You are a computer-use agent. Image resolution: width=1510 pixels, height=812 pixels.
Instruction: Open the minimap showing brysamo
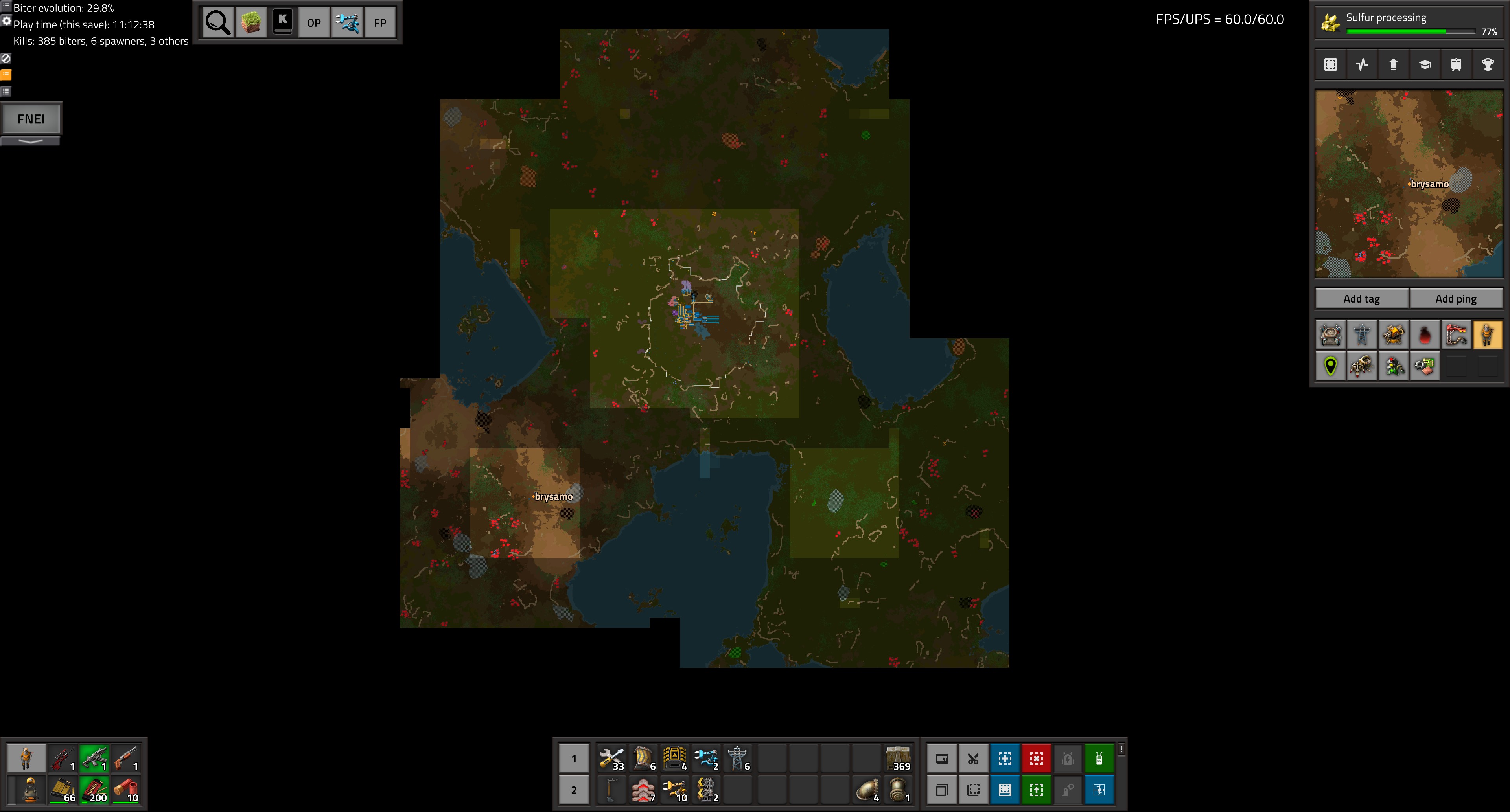point(1409,184)
